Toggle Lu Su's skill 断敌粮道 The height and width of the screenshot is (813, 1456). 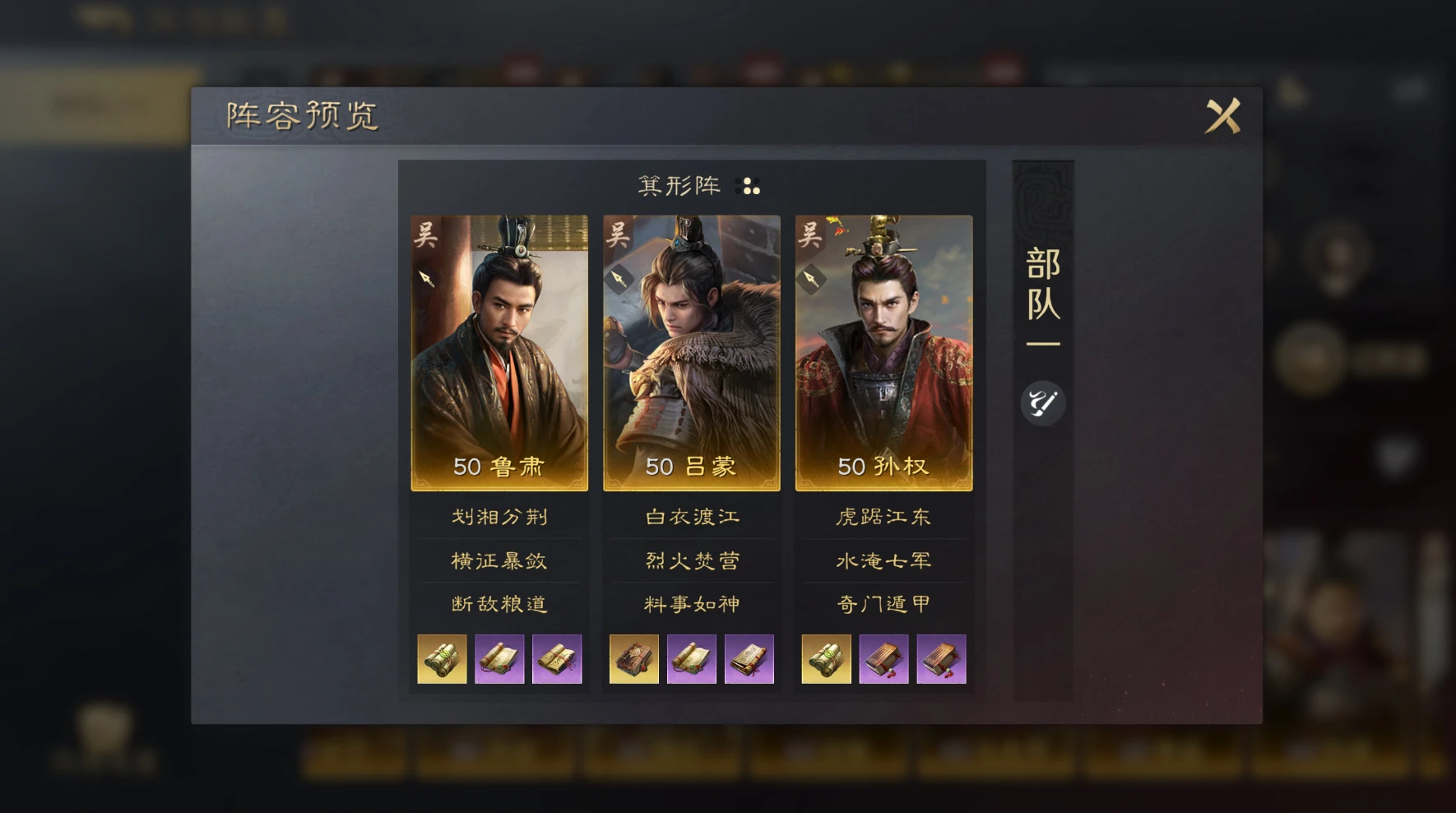pos(499,603)
